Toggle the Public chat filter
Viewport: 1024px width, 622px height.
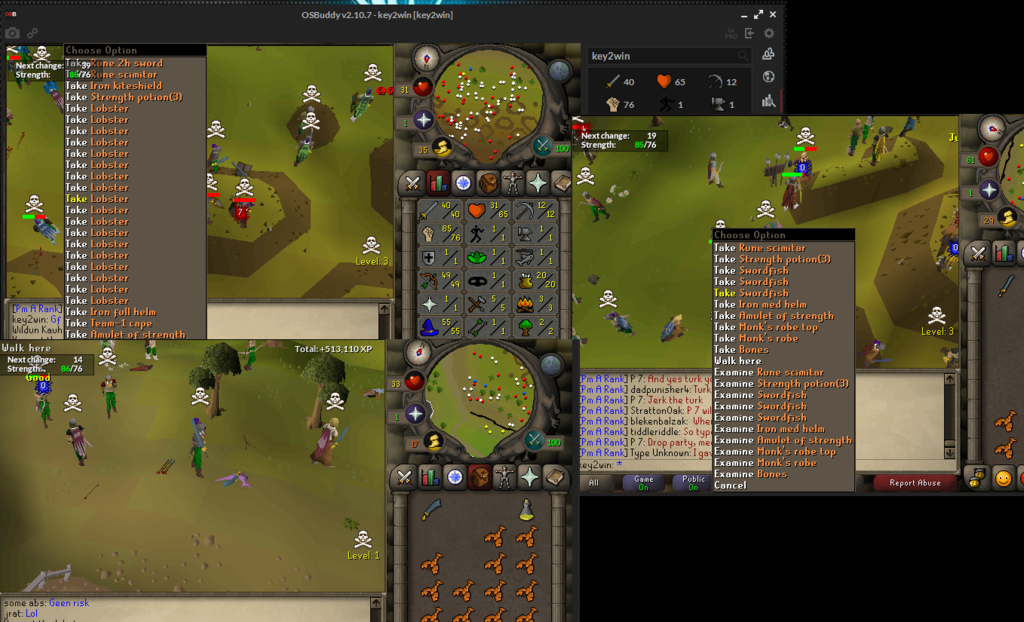[x=693, y=482]
